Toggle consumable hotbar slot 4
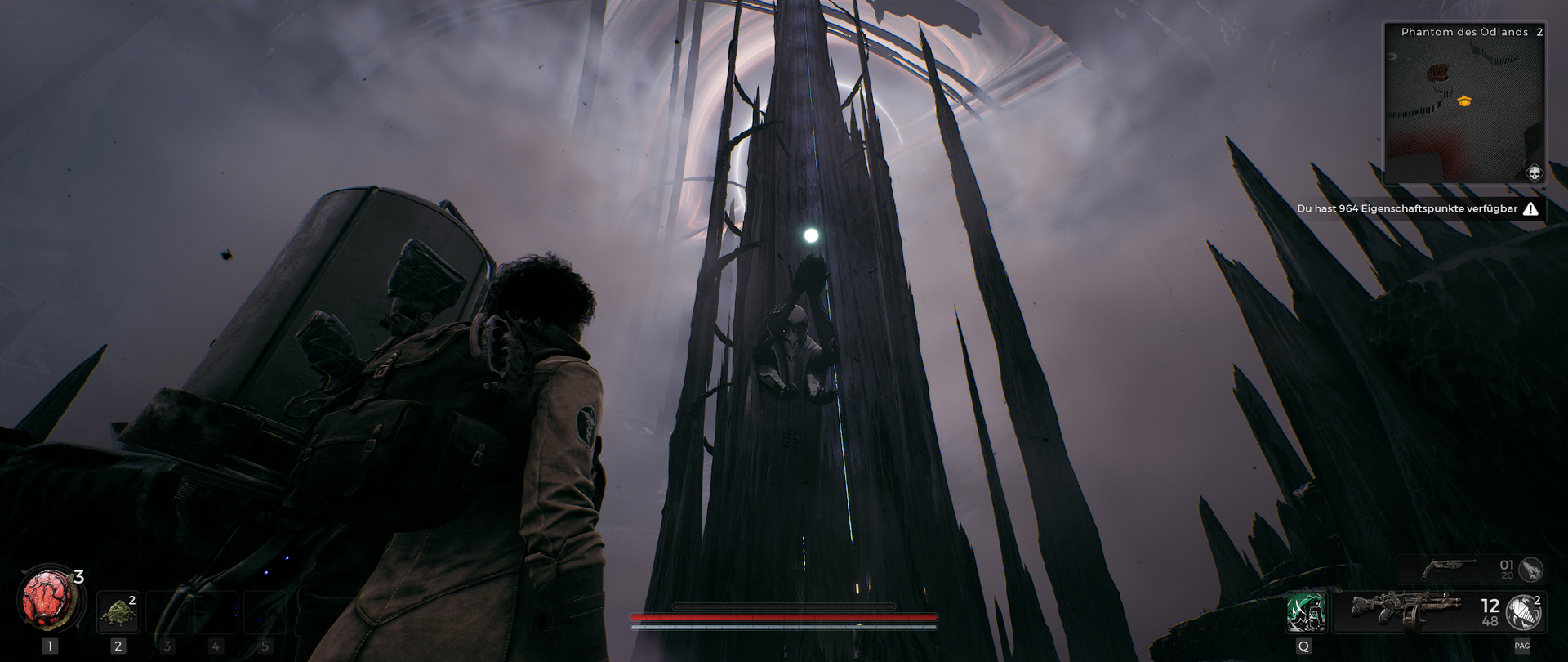This screenshot has width=1568, height=662. (216, 612)
